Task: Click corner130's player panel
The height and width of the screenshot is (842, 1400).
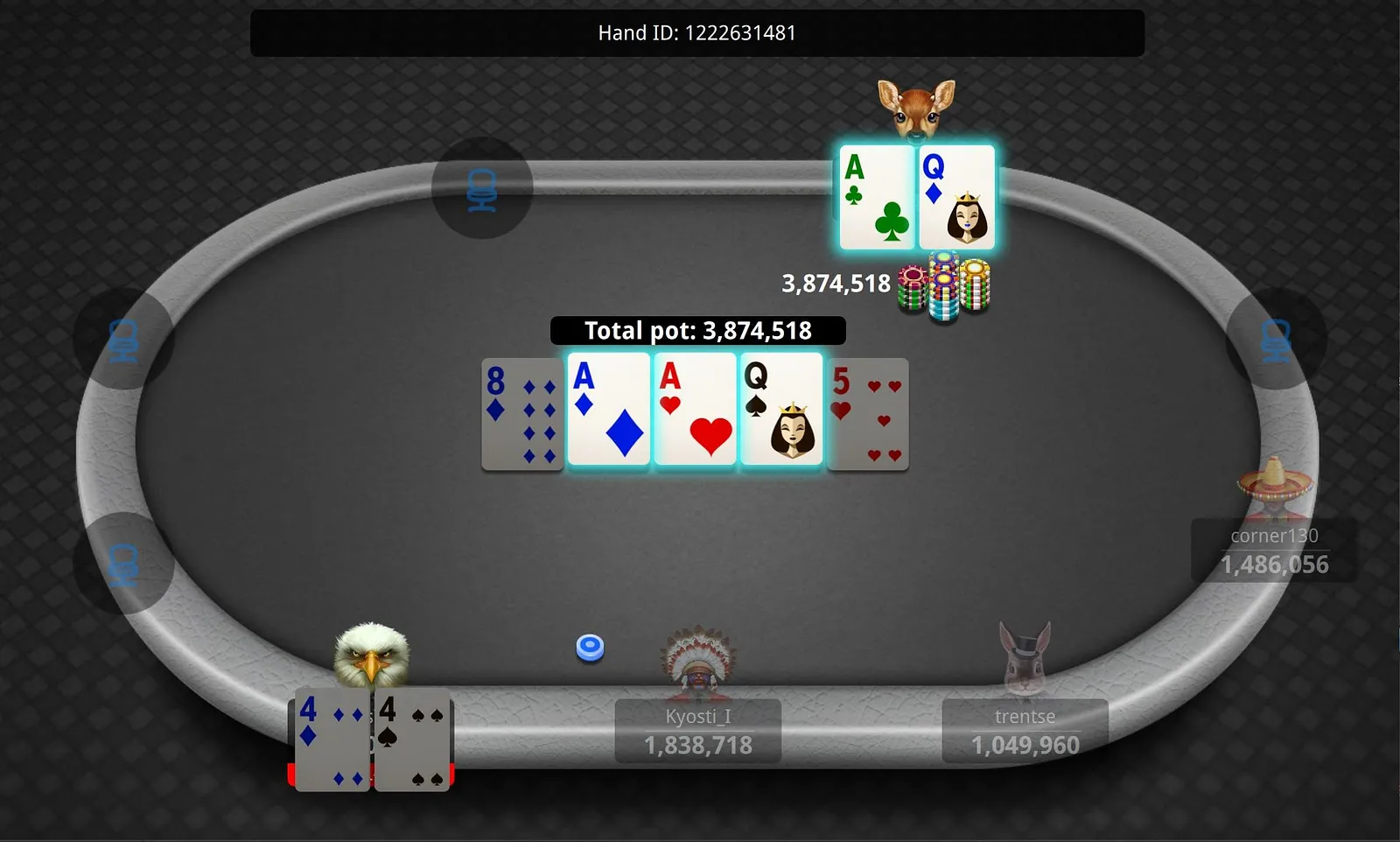Action: [1274, 551]
